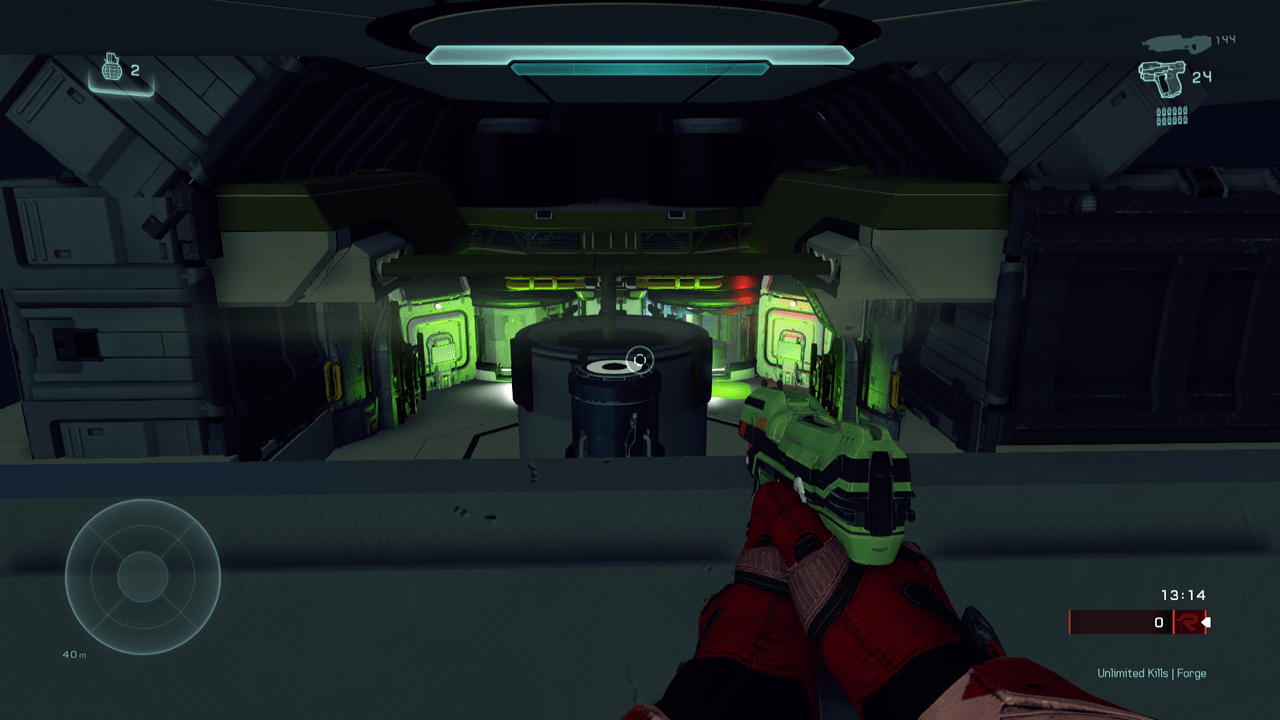Select the equipped magnum pistol icon
The image size is (1280, 720).
click(x=1161, y=77)
